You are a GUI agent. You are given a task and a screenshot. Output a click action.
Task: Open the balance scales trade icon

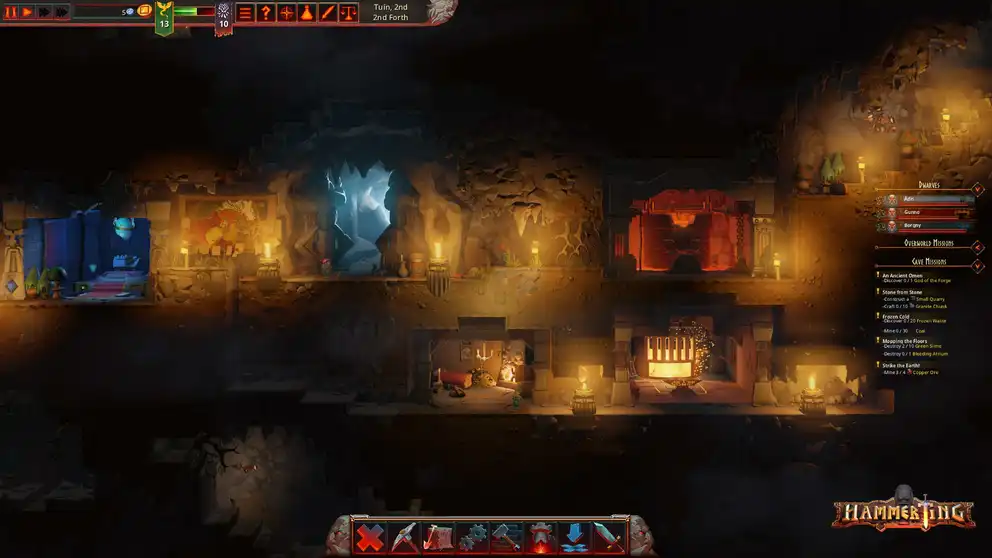pos(348,13)
